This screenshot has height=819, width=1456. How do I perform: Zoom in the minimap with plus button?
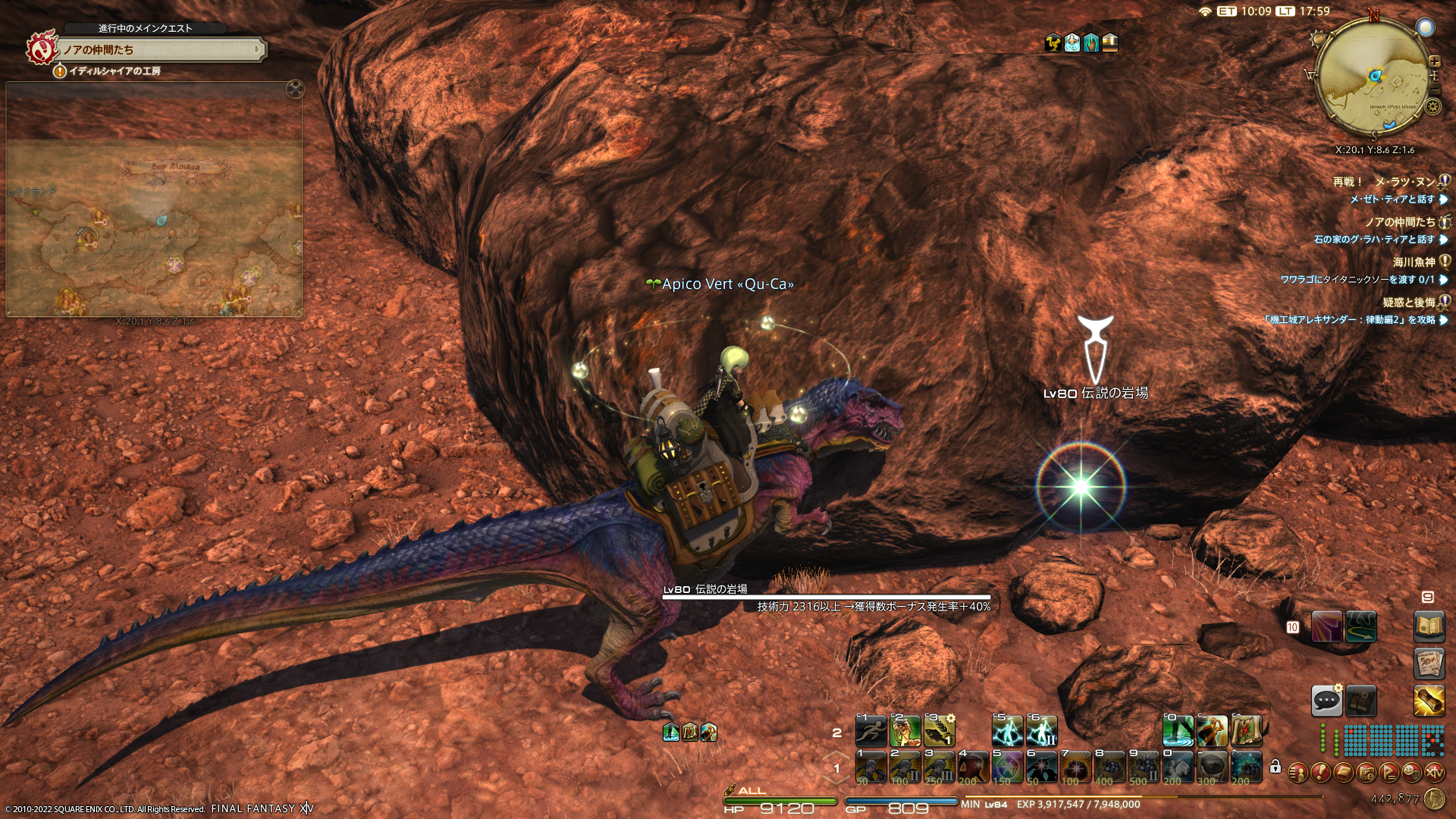1434,61
